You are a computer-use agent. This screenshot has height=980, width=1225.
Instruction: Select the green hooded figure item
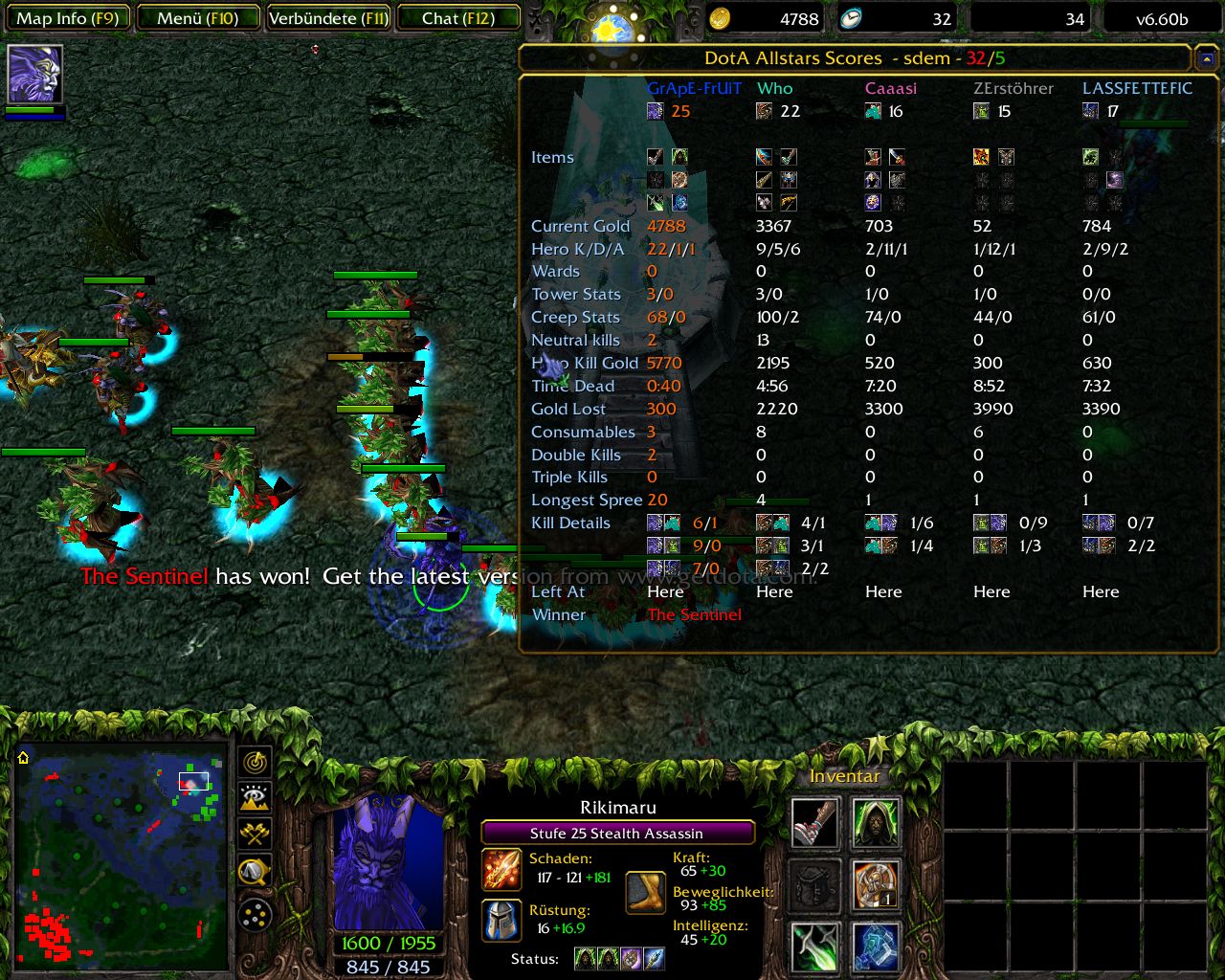click(876, 822)
